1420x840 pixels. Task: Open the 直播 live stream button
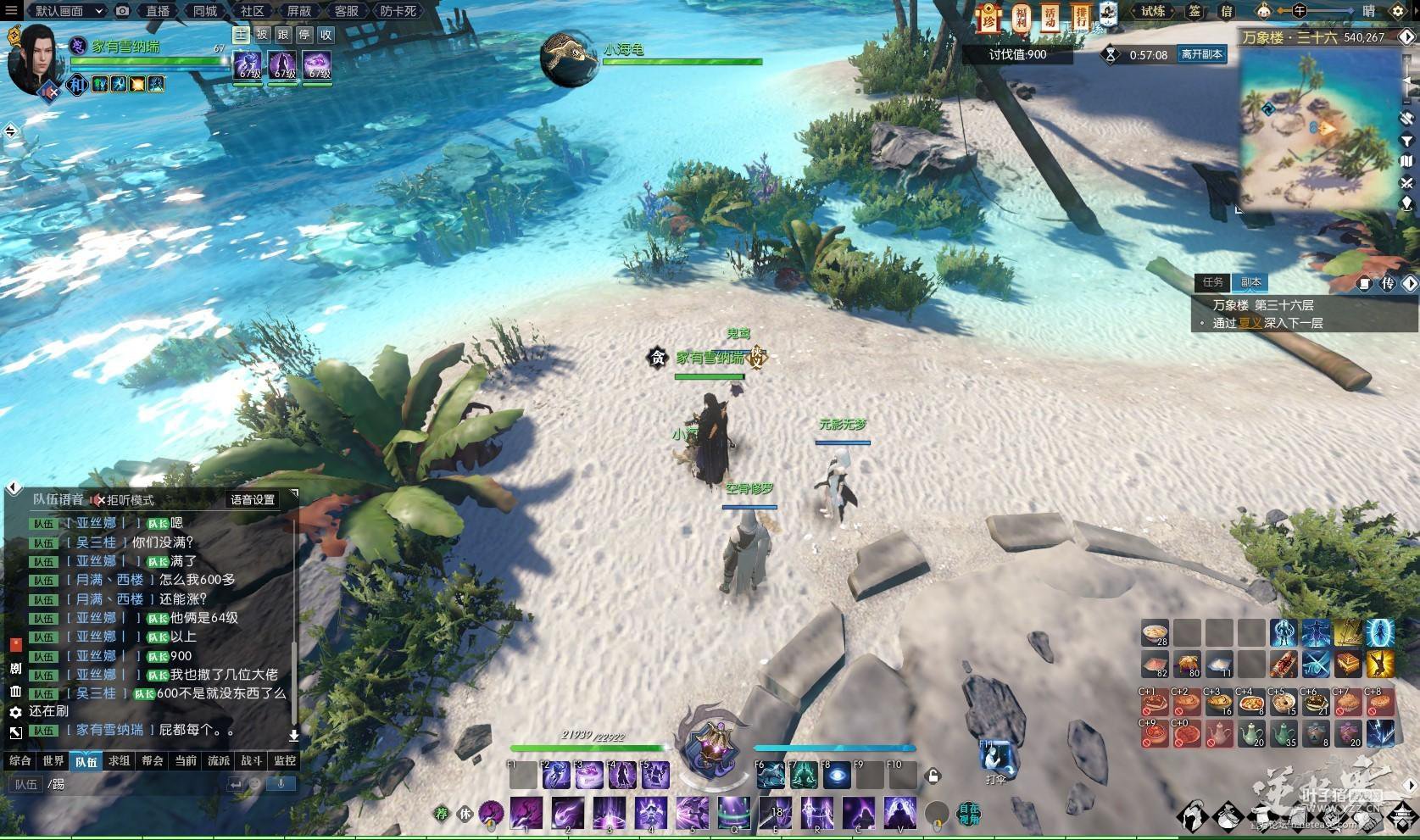coord(158,11)
